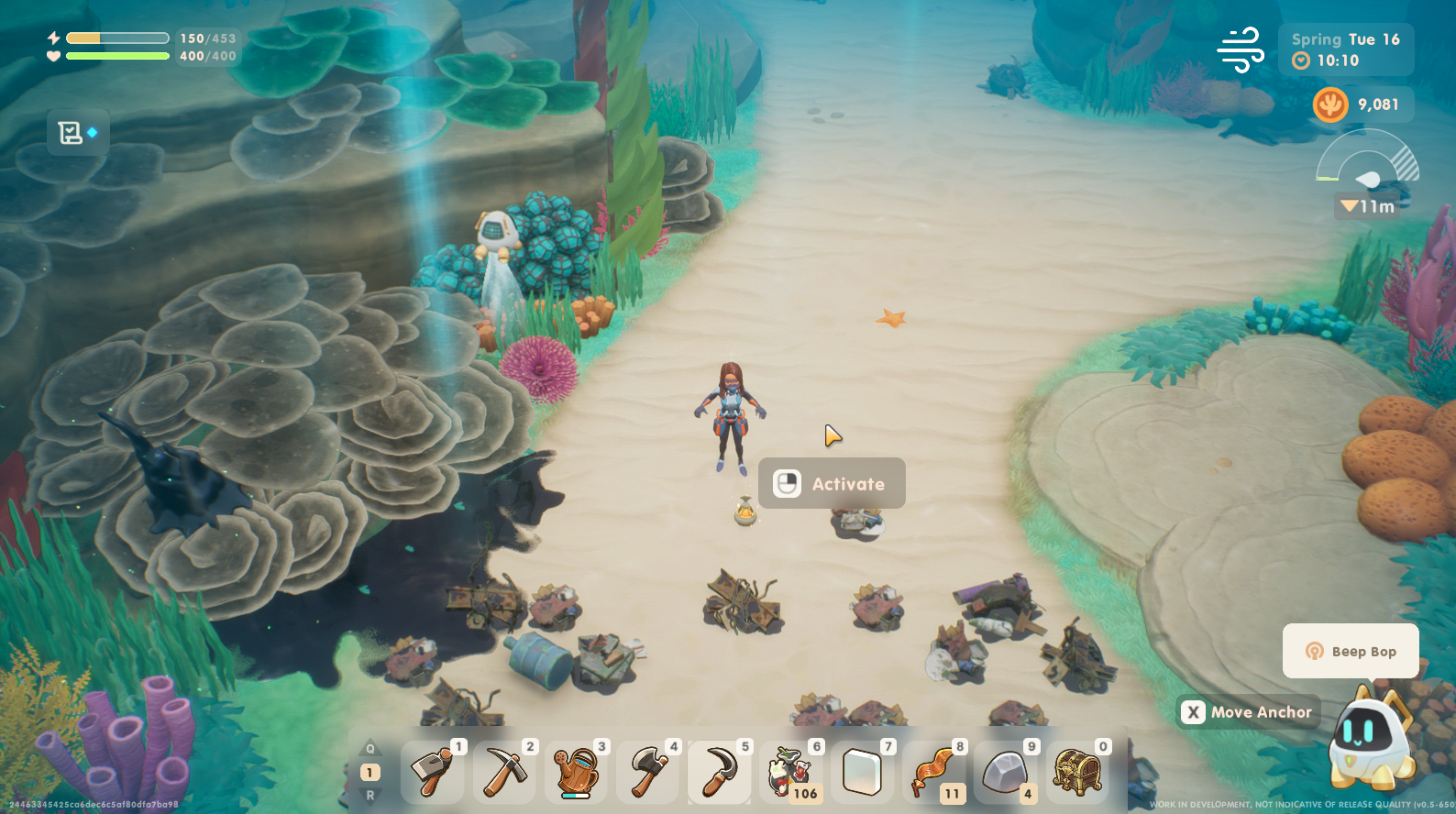1456x814 pixels.
Task: Select the hoe in hotbar slot 1
Action: (x=433, y=772)
